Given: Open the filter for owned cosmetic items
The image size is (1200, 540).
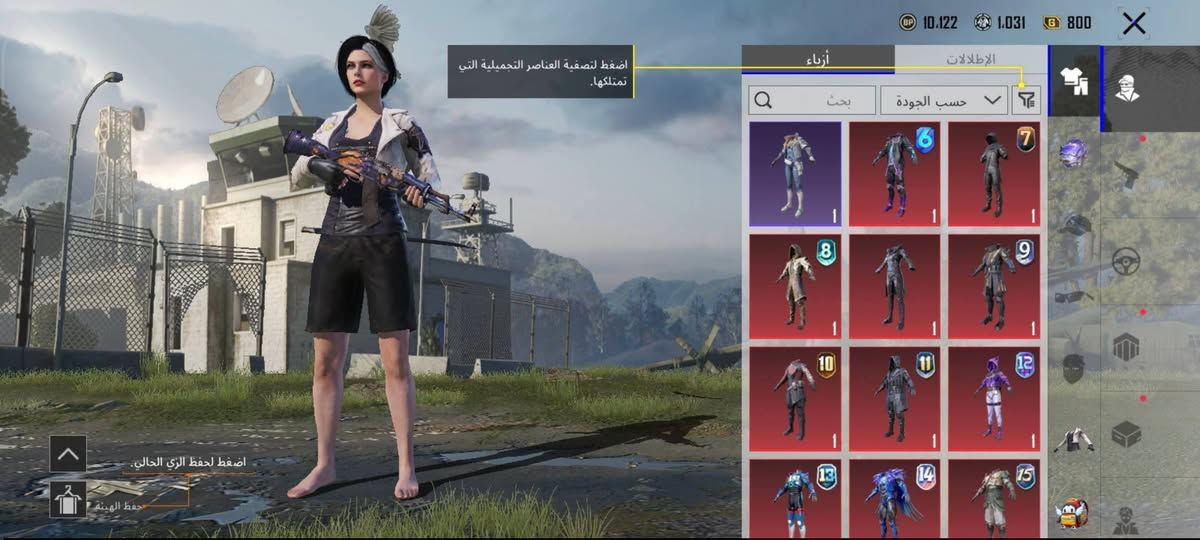Looking at the screenshot, I should (x=1027, y=100).
